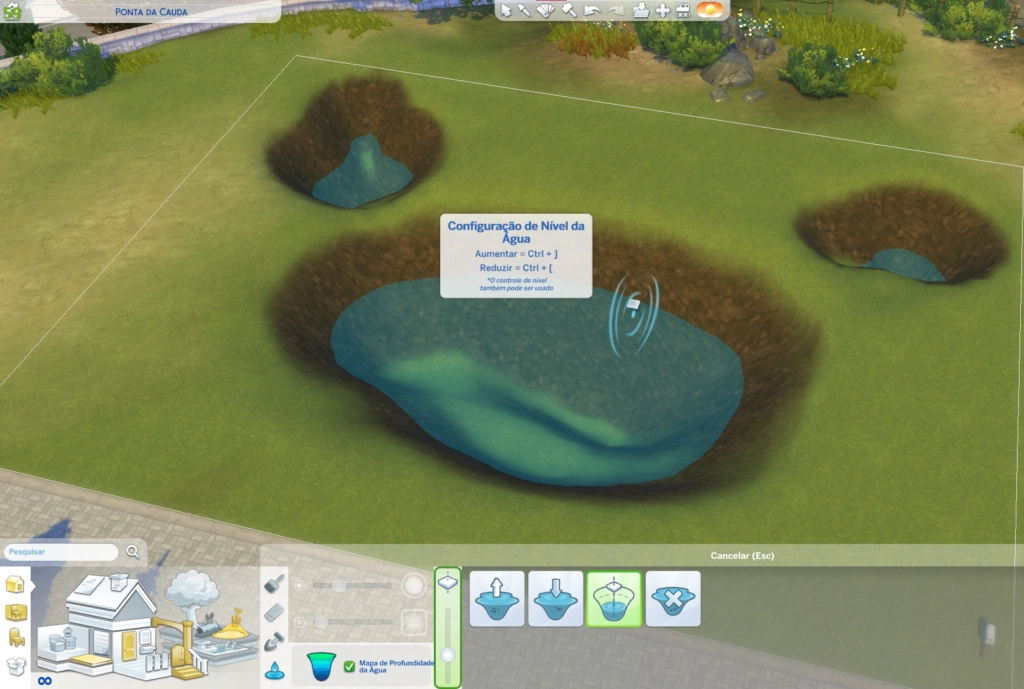Choose the design swatch tool

click(x=545, y=10)
